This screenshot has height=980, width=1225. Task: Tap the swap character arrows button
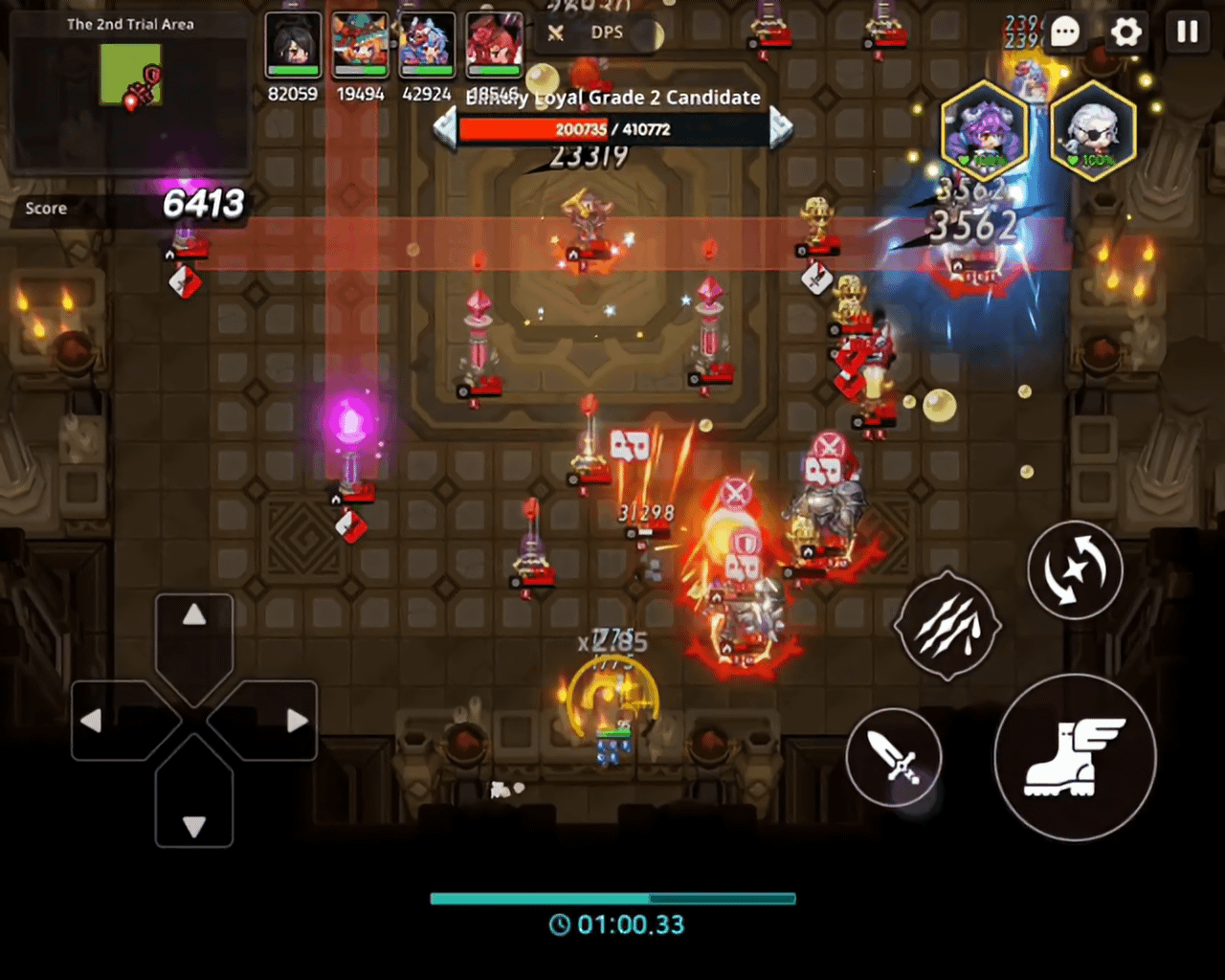tap(1075, 570)
